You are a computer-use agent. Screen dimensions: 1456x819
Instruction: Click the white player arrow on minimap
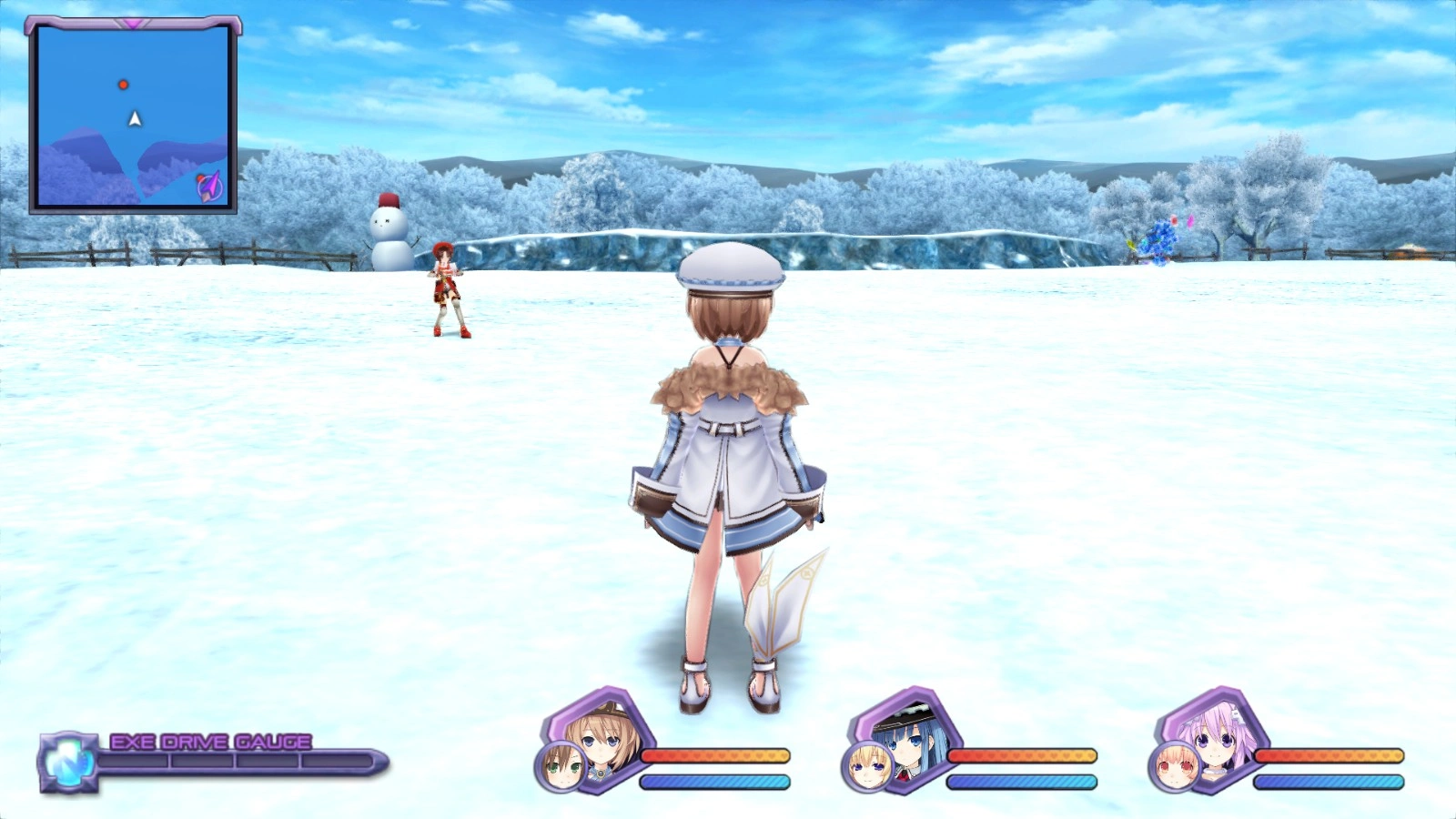(x=135, y=119)
